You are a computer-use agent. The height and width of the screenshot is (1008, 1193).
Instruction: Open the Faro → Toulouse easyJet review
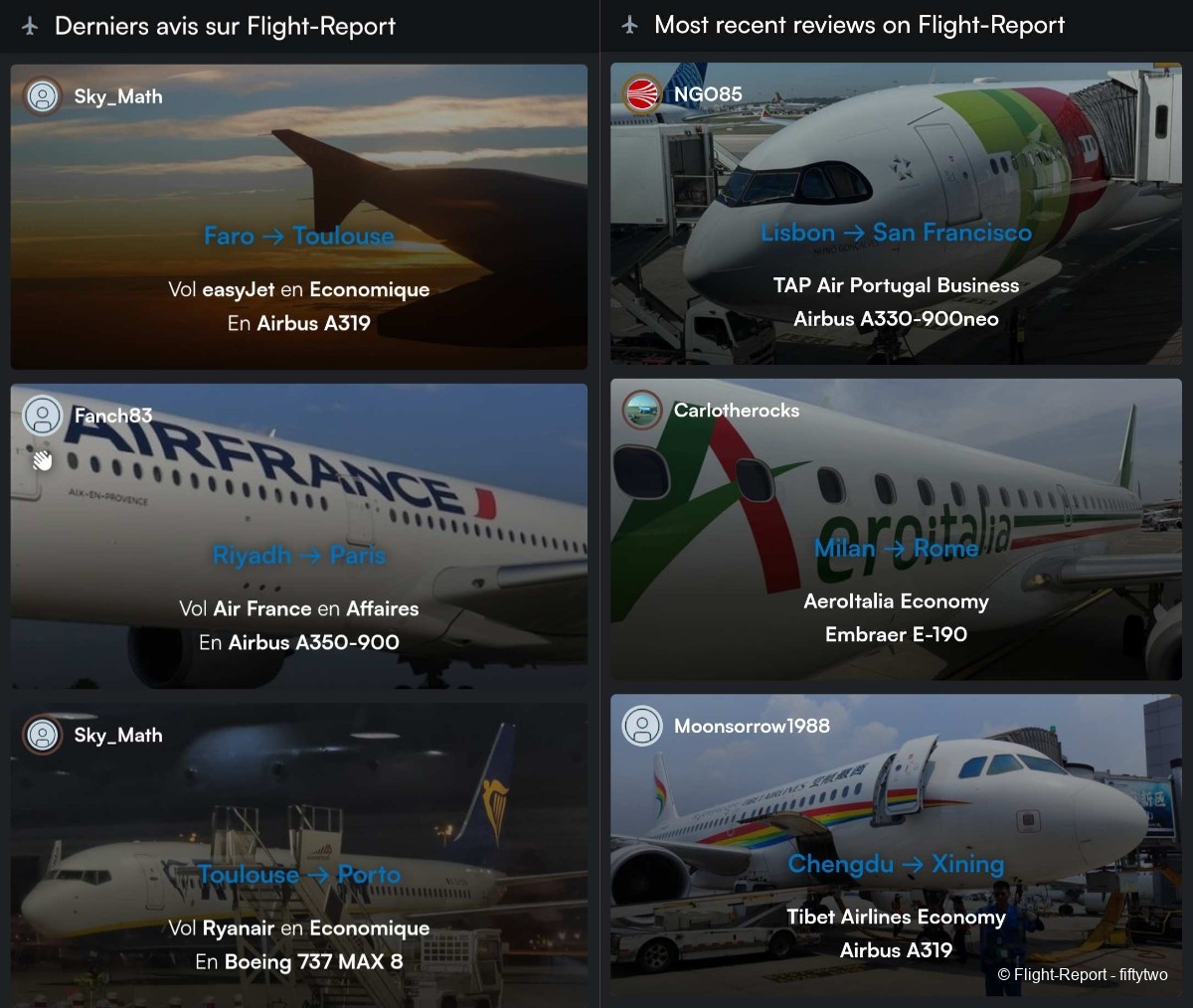pyautogui.click(x=298, y=236)
